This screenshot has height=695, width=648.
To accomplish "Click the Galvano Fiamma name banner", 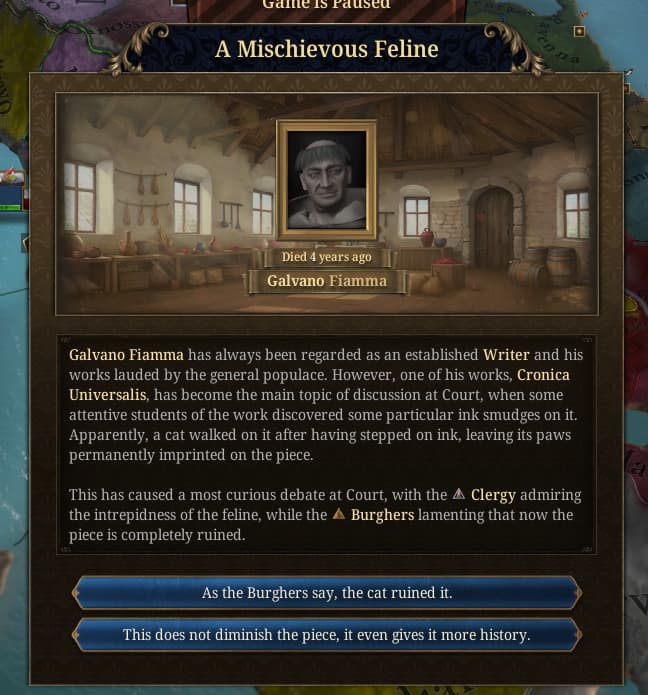I will (327, 281).
